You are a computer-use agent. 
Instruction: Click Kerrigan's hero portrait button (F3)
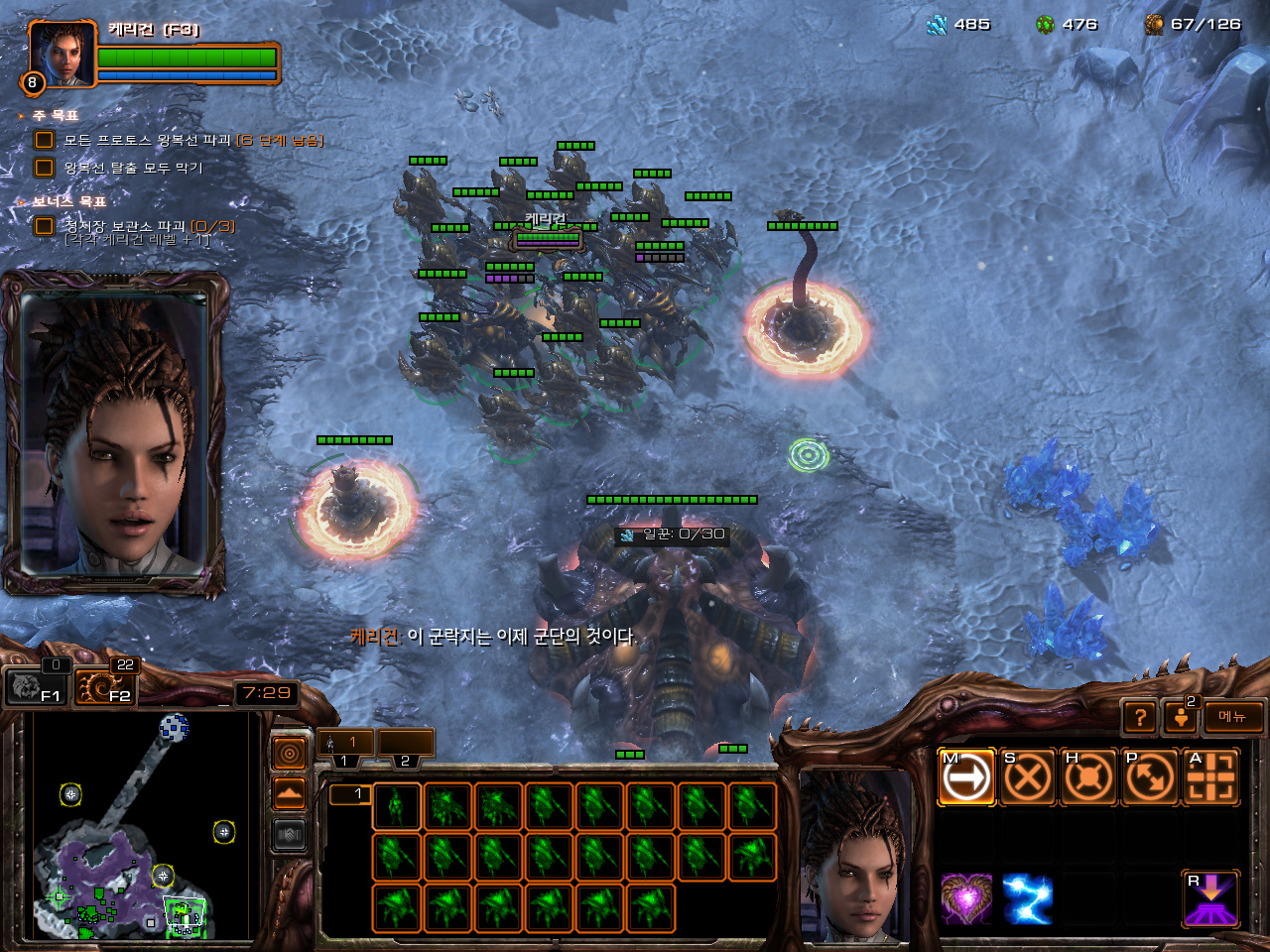point(63,55)
